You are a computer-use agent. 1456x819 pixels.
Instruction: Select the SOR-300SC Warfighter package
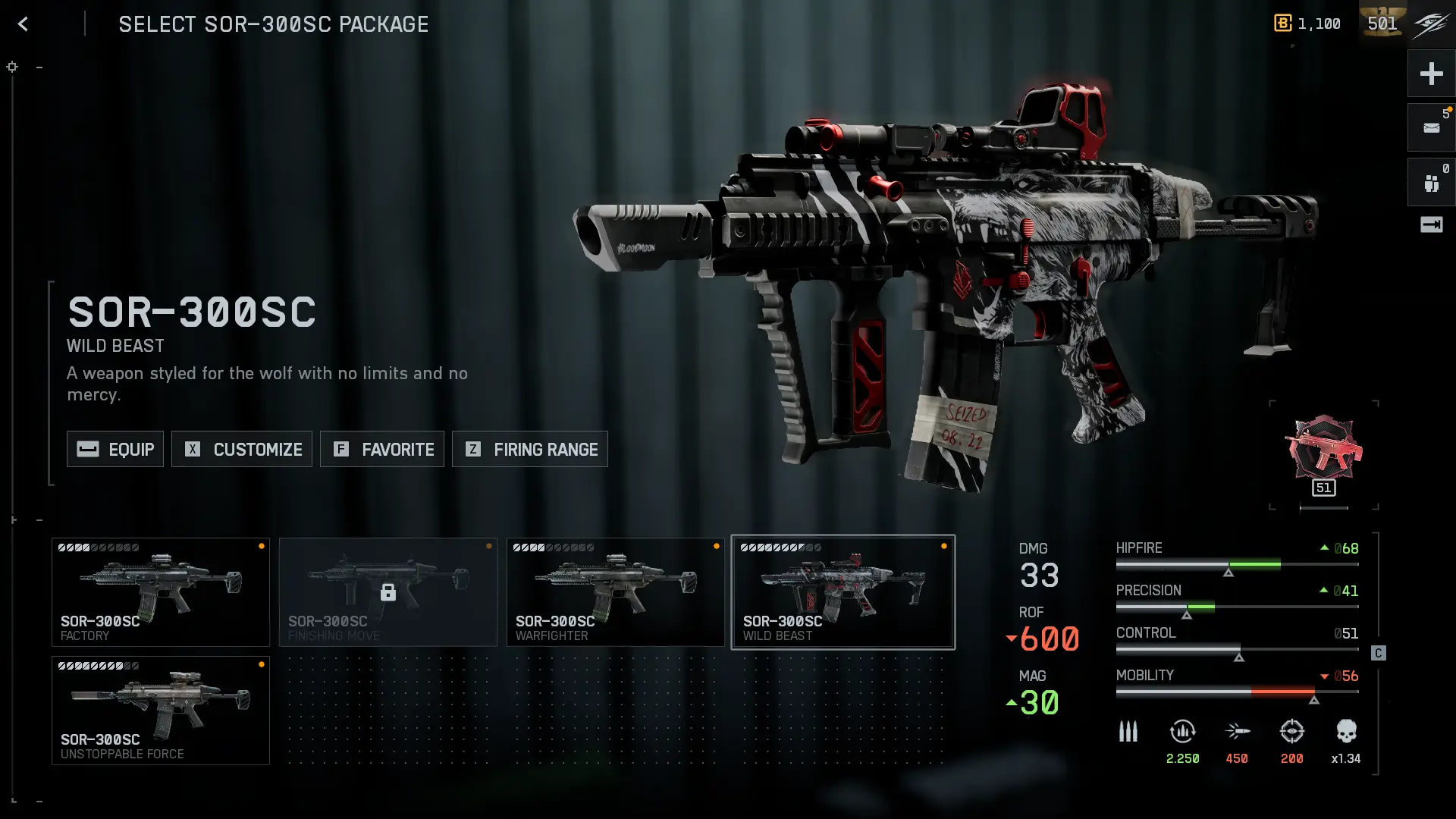[x=616, y=592]
